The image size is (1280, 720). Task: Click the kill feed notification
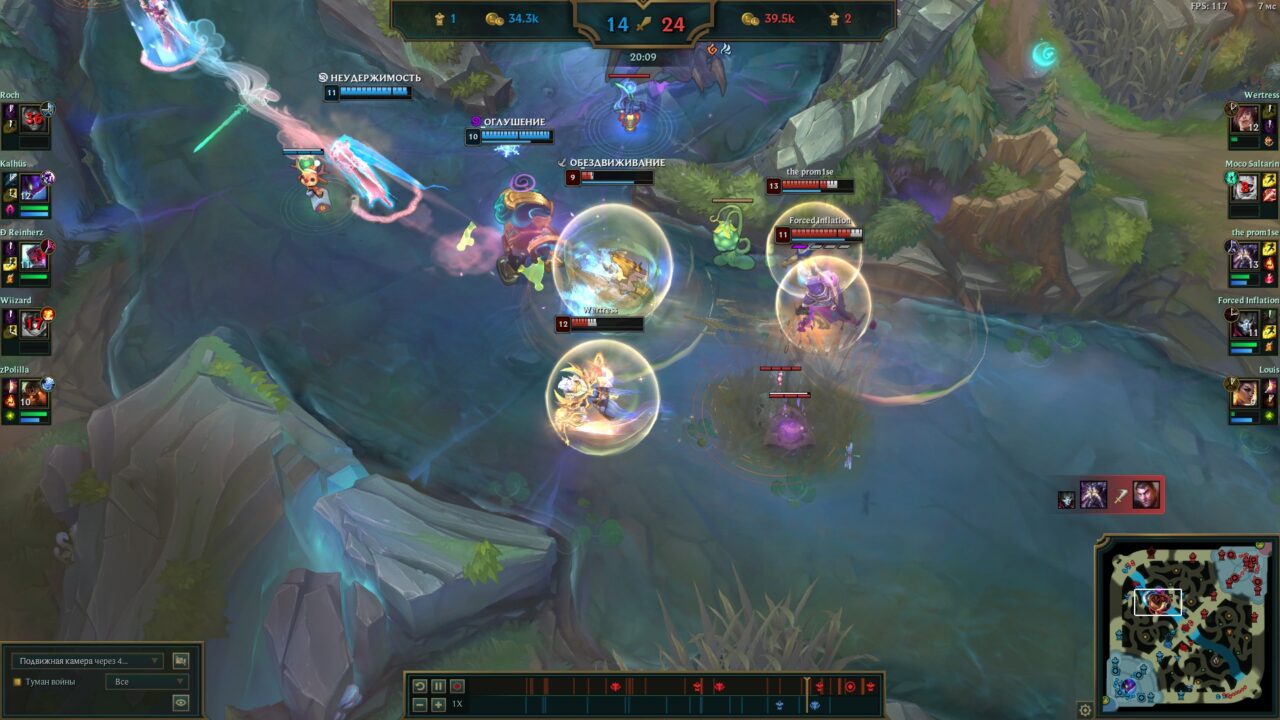tap(1111, 495)
